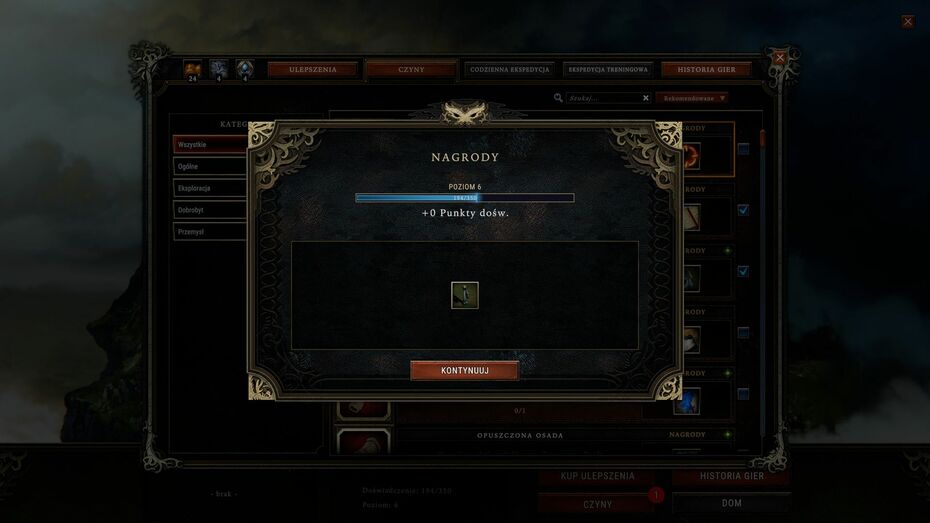Show the Dobrobyt category
Screen dimensions: 930x523
pos(210,210)
